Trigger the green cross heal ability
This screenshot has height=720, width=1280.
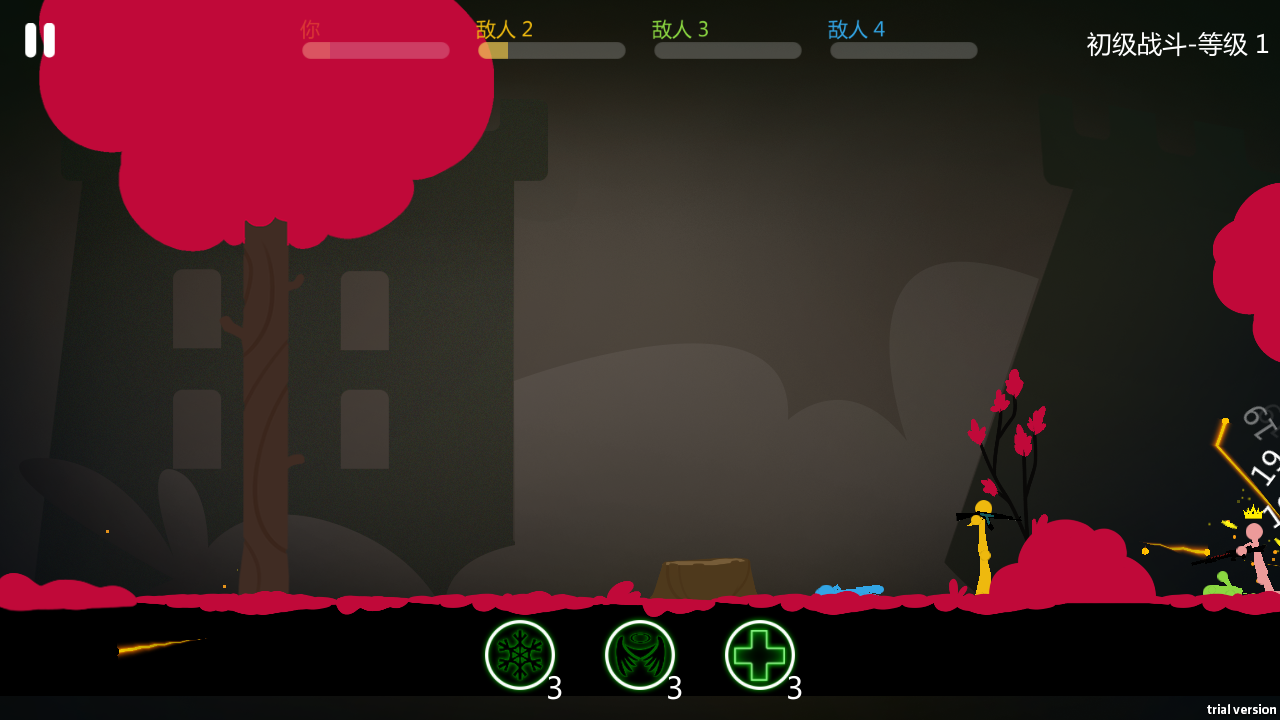pos(760,655)
